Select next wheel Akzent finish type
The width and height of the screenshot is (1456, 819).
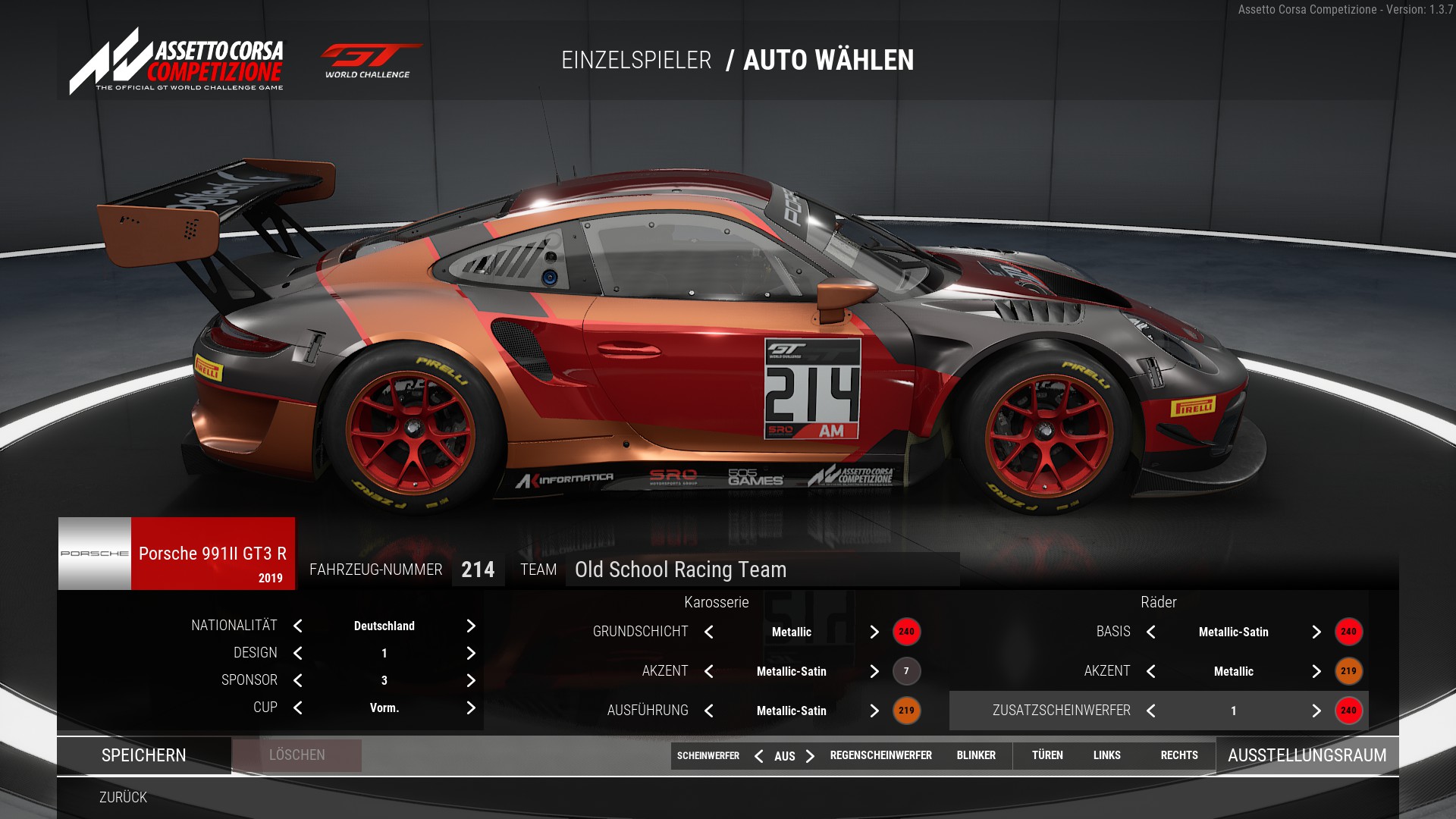pyautogui.click(x=1316, y=671)
